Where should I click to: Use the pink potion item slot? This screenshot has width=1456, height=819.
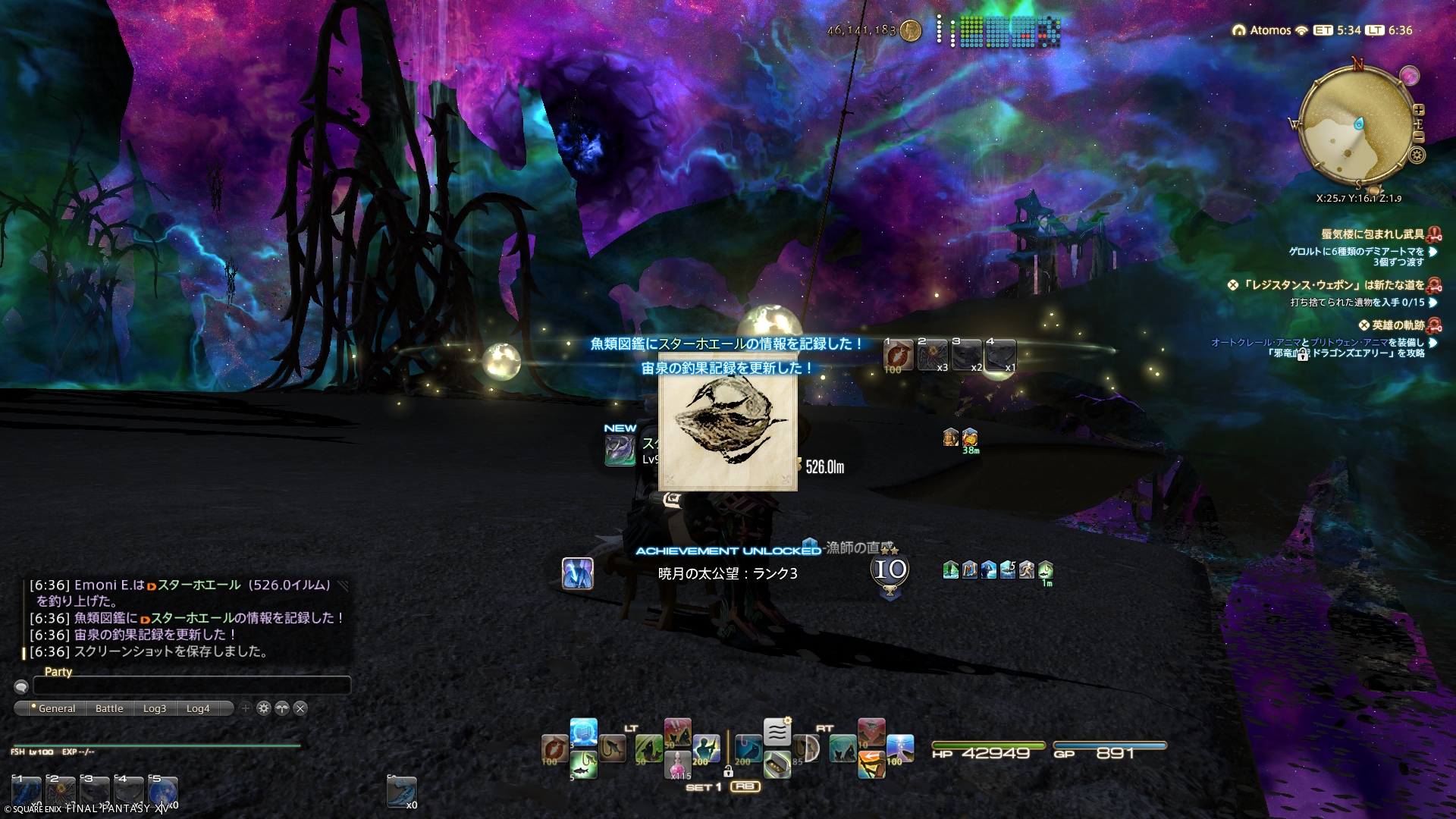click(x=678, y=764)
